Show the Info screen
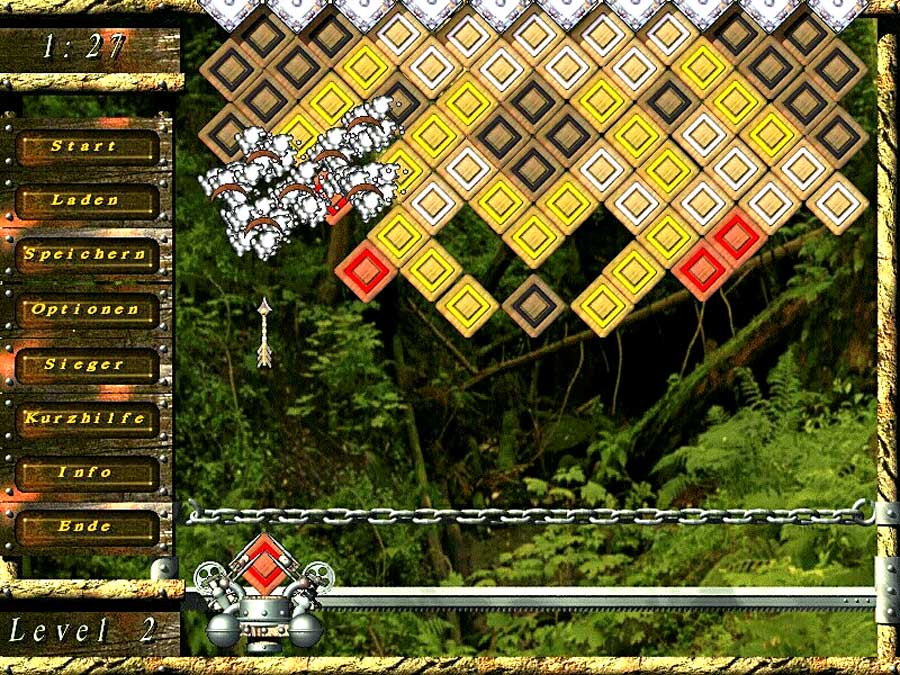Image resolution: width=900 pixels, height=675 pixels. [x=85, y=472]
